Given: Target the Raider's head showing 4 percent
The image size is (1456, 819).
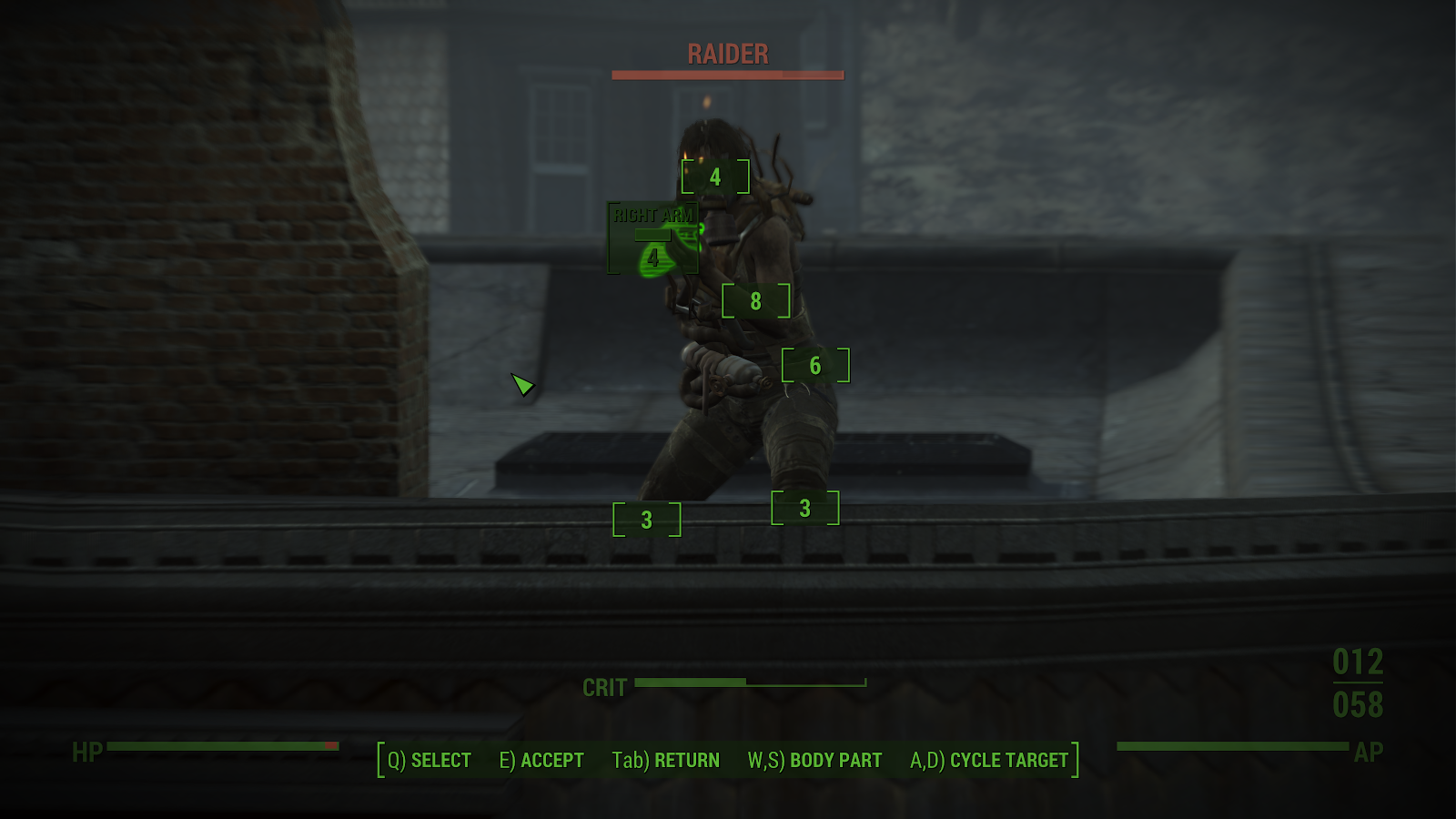Looking at the screenshot, I should (715, 178).
